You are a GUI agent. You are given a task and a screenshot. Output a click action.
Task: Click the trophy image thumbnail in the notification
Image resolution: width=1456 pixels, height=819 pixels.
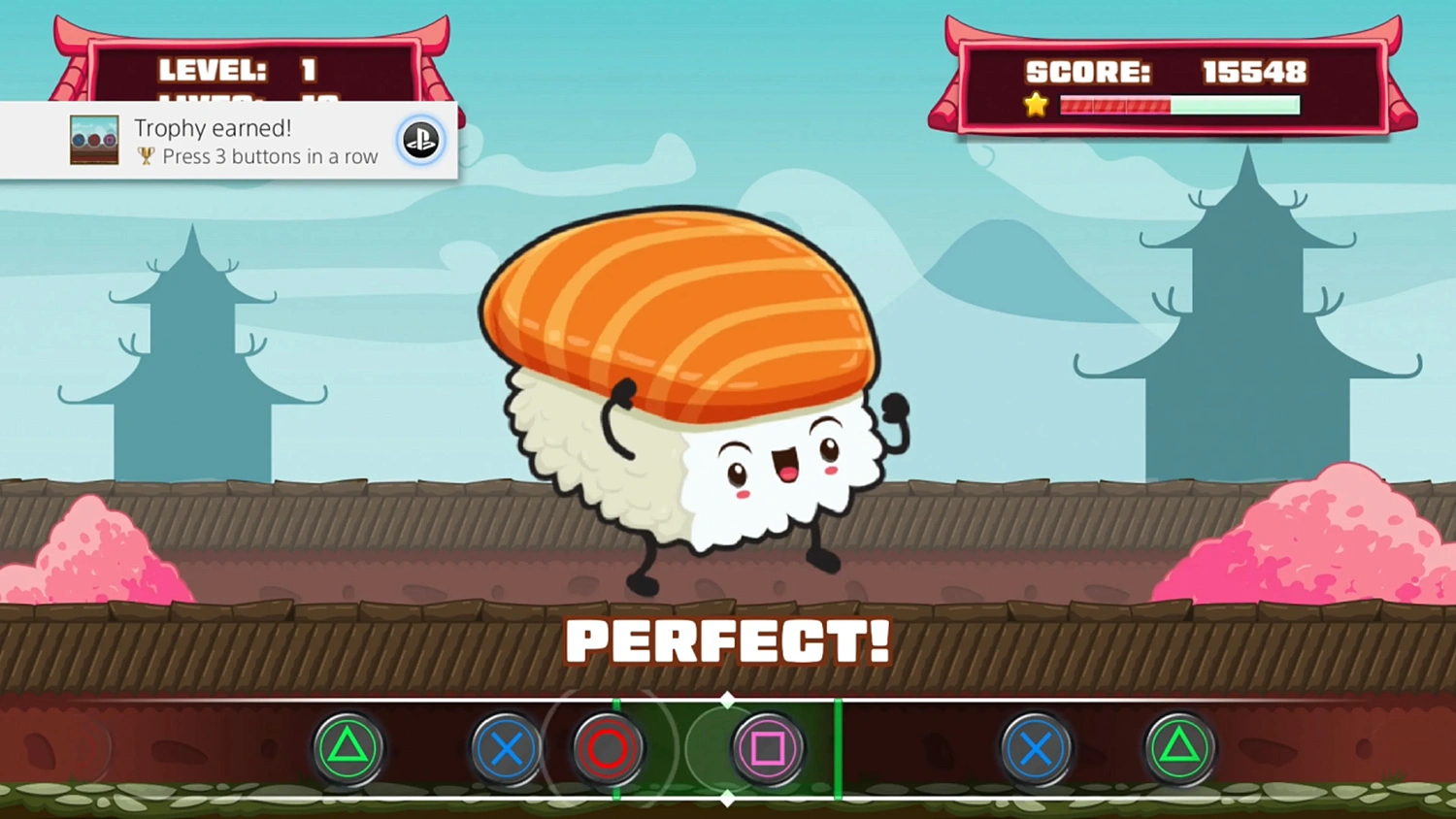[94, 139]
